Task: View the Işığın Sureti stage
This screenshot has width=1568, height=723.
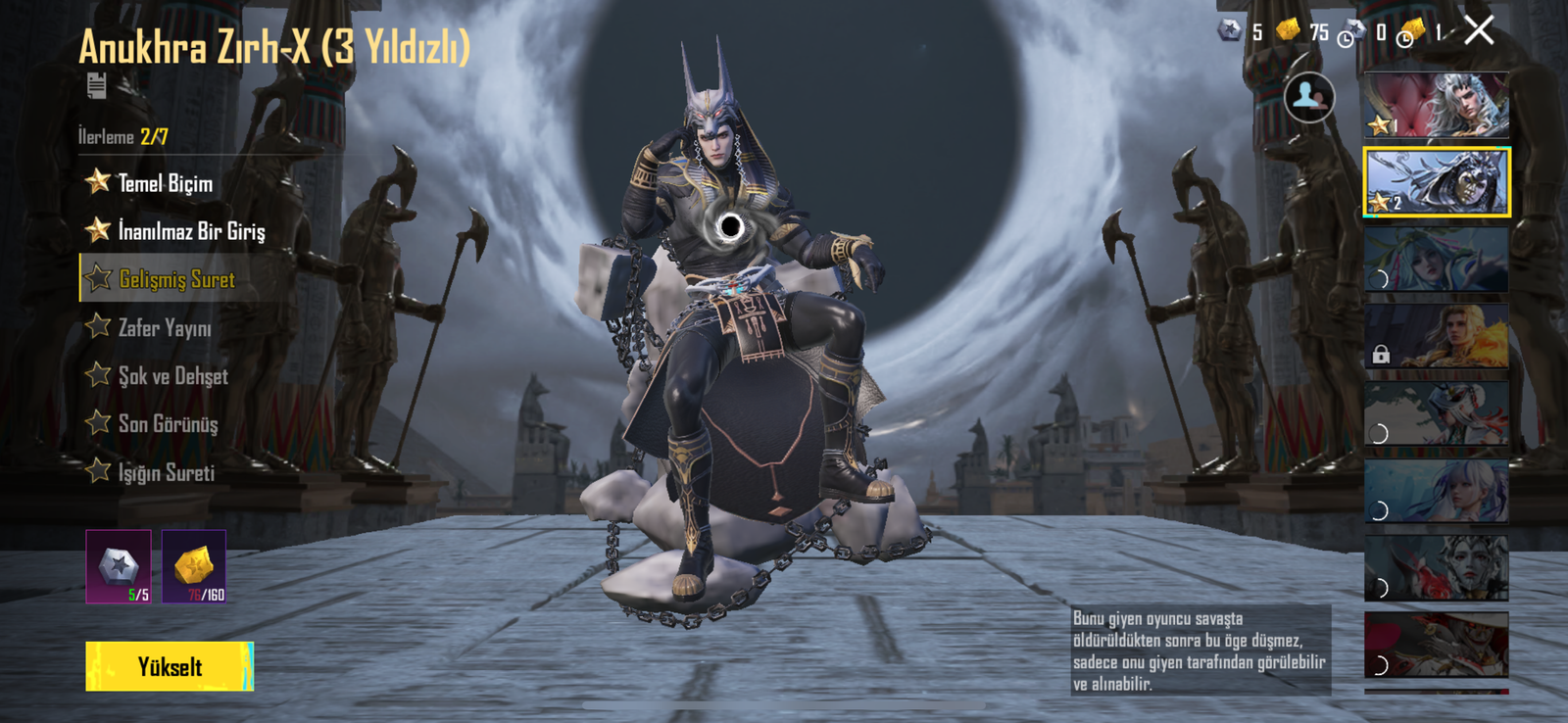Action: 166,472
